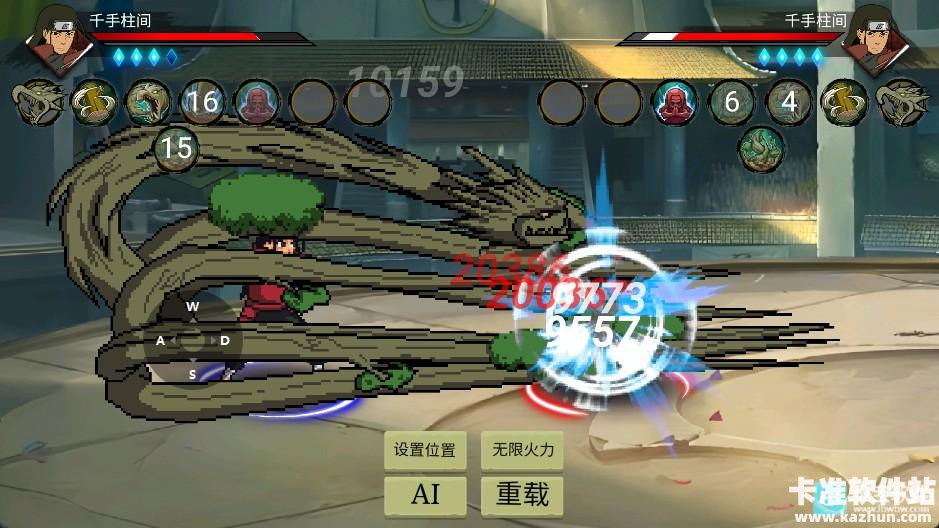
Task: Activate the green twisting roots skill icon
Action: tap(761, 149)
